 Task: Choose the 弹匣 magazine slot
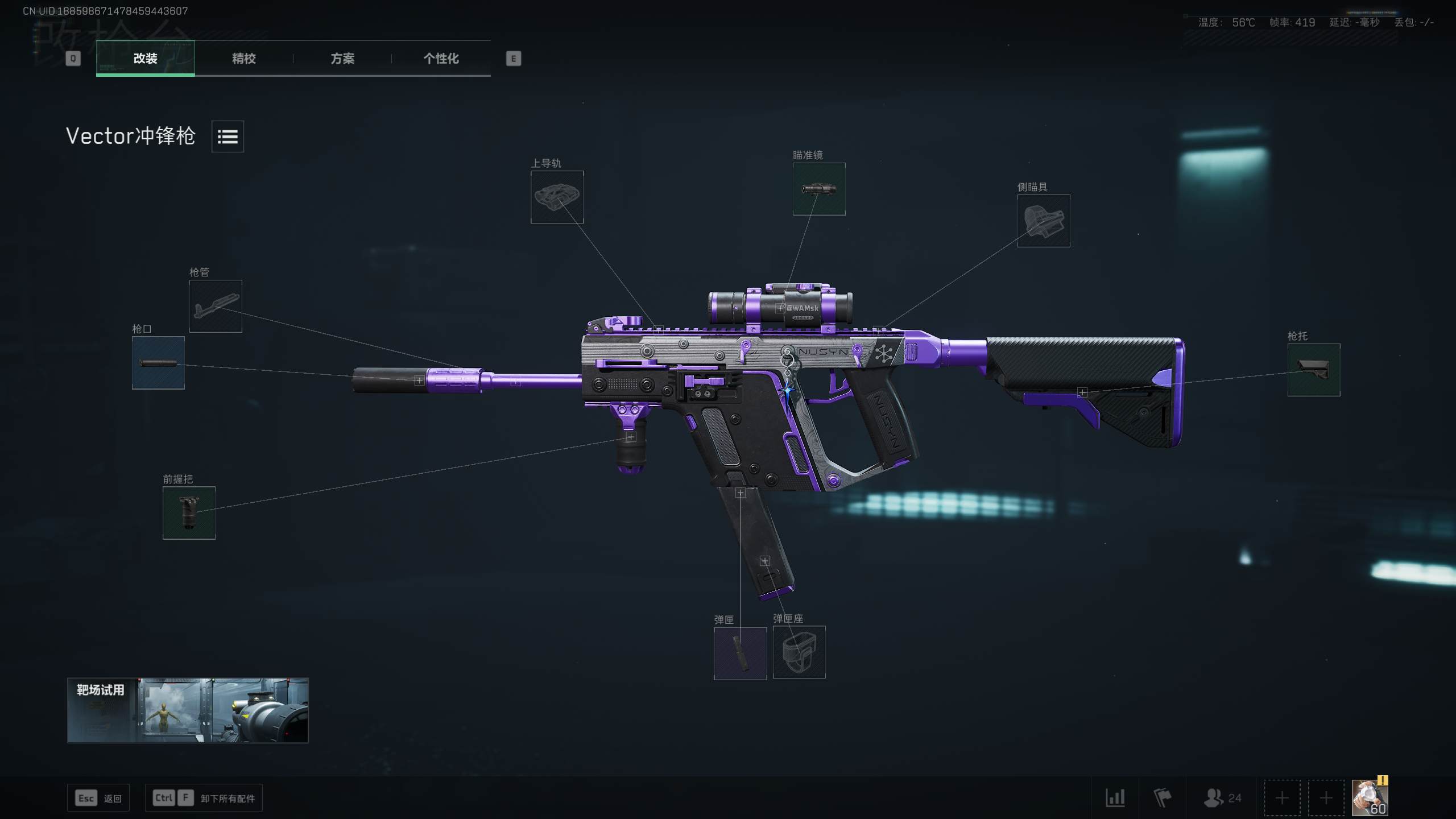click(x=740, y=653)
